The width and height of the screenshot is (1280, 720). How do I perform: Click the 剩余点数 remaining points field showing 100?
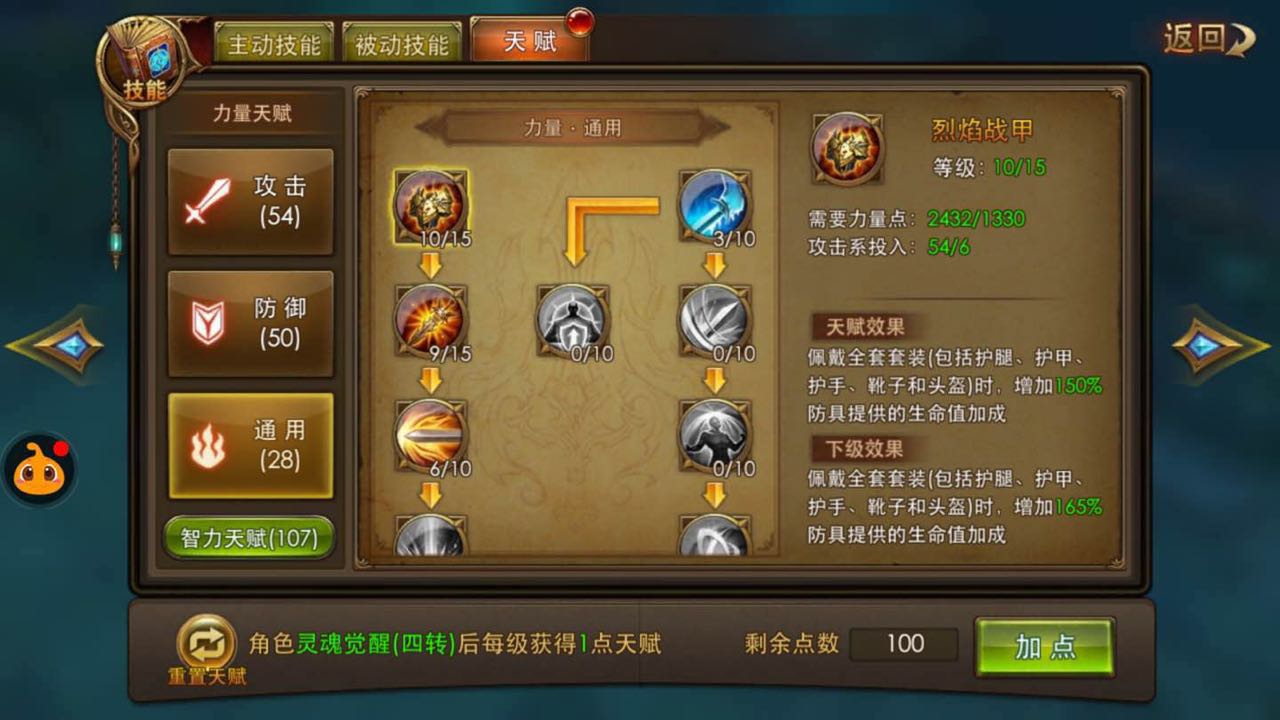tap(903, 644)
